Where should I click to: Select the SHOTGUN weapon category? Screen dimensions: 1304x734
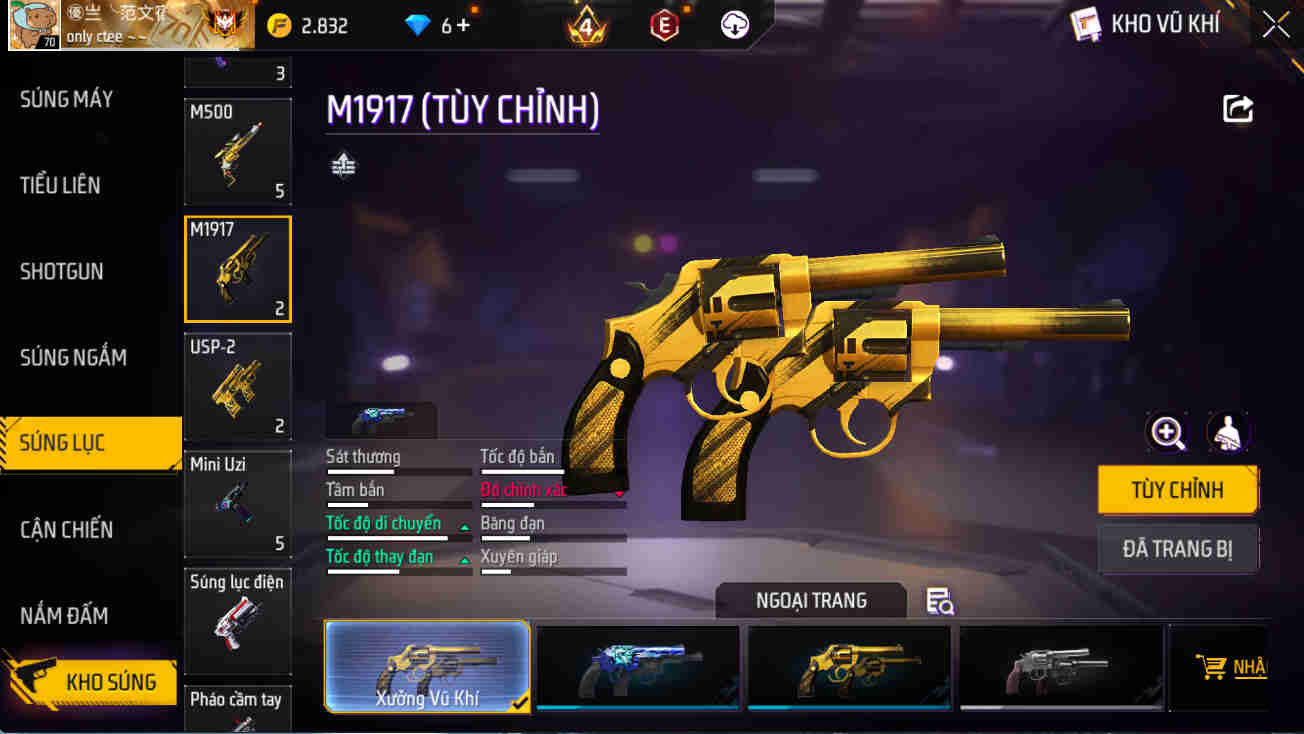point(60,271)
